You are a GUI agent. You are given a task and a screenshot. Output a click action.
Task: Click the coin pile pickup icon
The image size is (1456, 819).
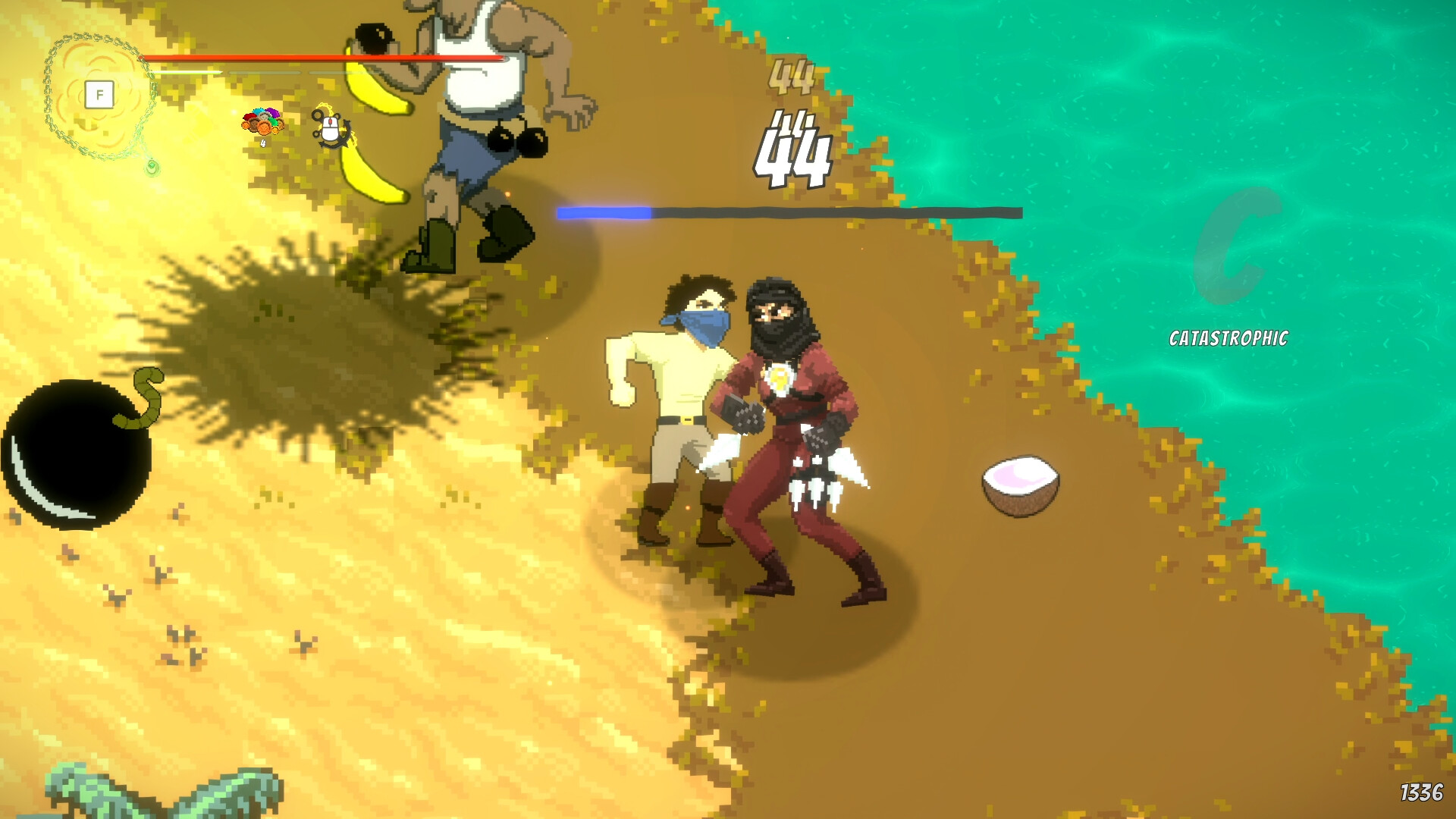[261, 121]
